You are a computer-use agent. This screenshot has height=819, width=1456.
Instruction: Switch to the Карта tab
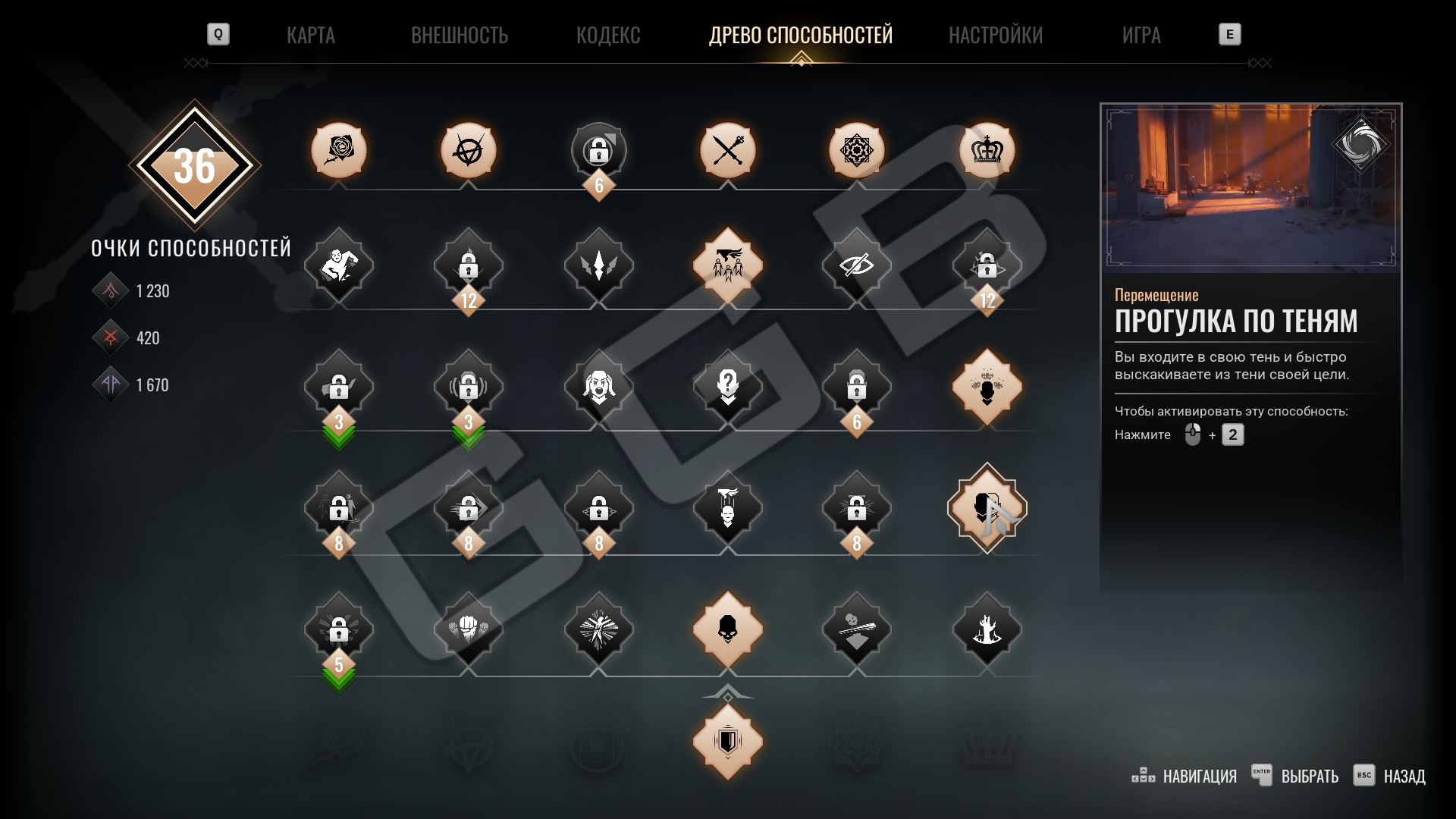pyautogui.click(x=310, y=35)
